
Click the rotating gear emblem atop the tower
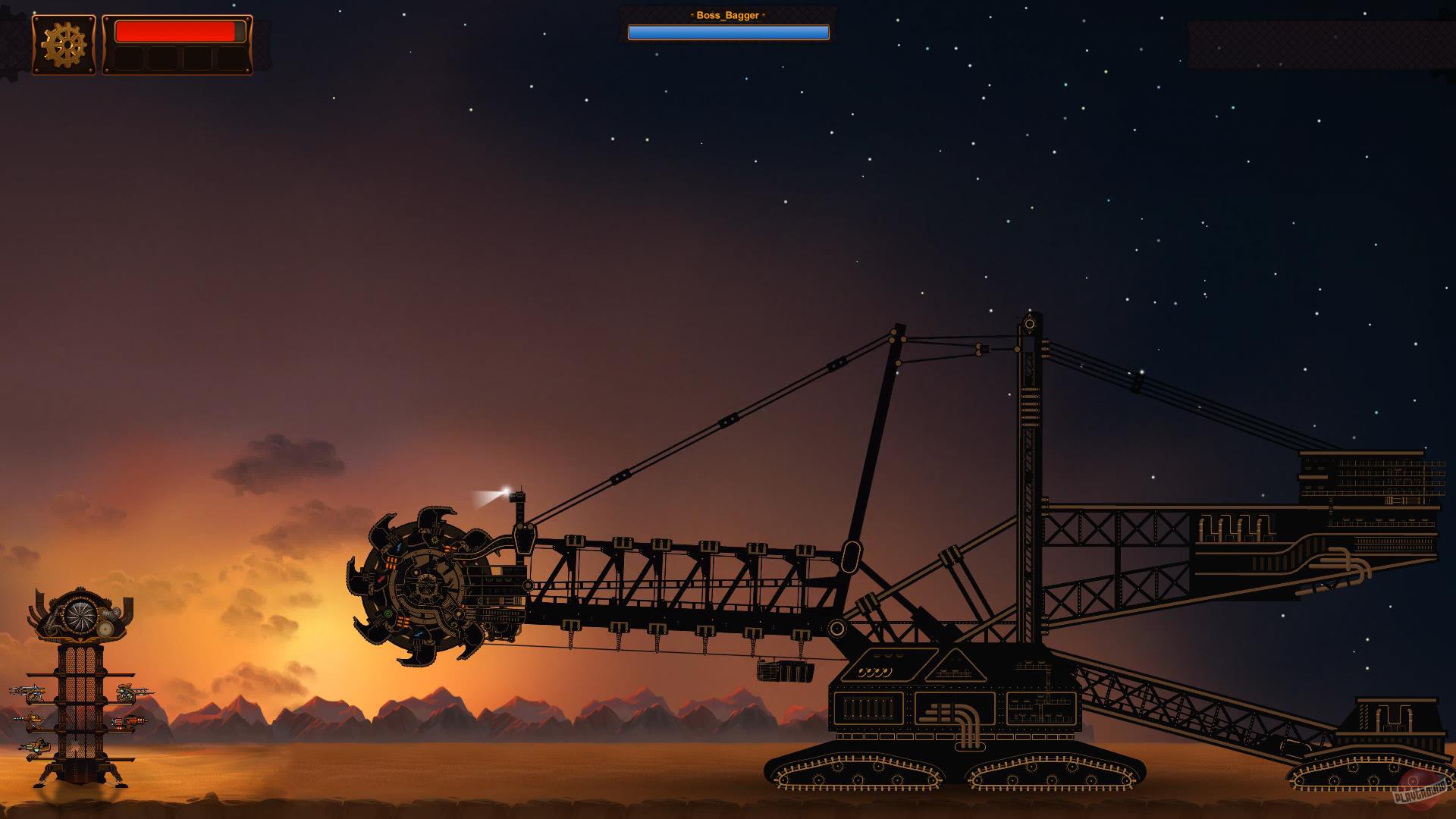(x=80, y=616)
